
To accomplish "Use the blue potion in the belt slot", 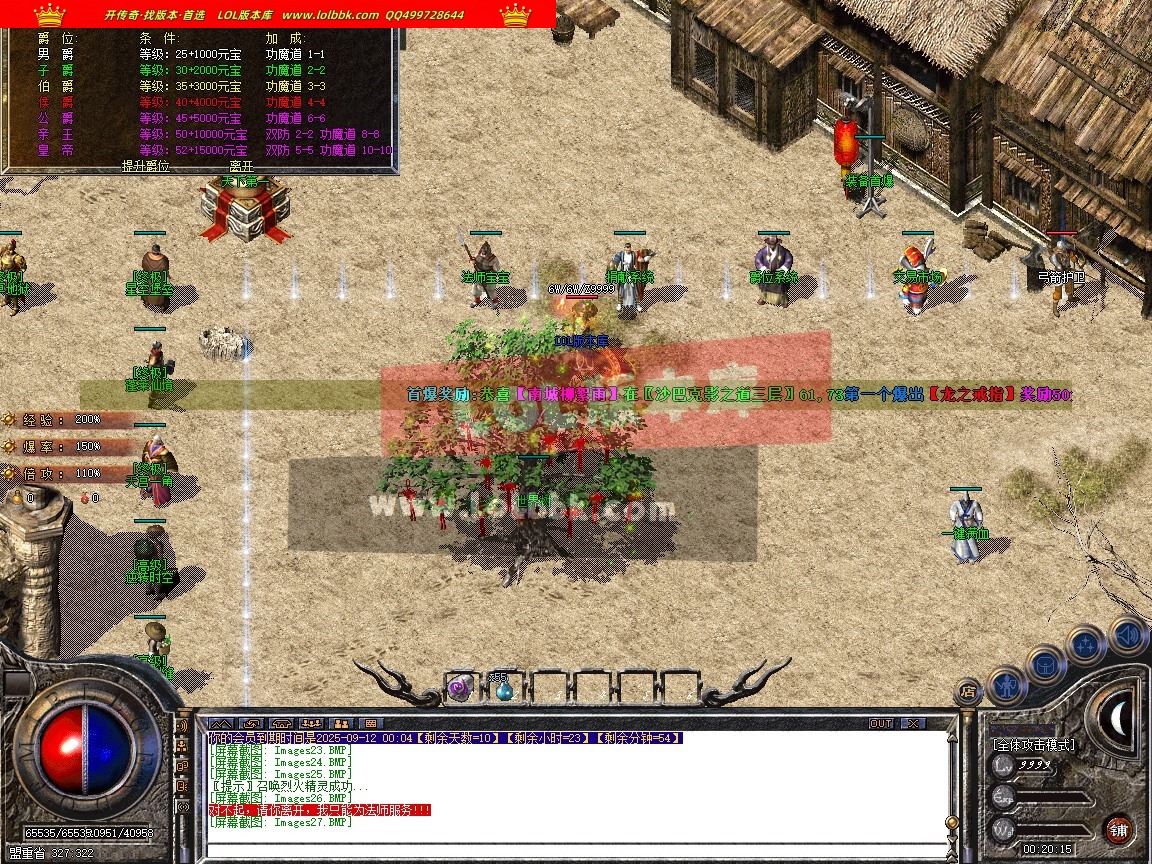I will click(x=503, y=687).
